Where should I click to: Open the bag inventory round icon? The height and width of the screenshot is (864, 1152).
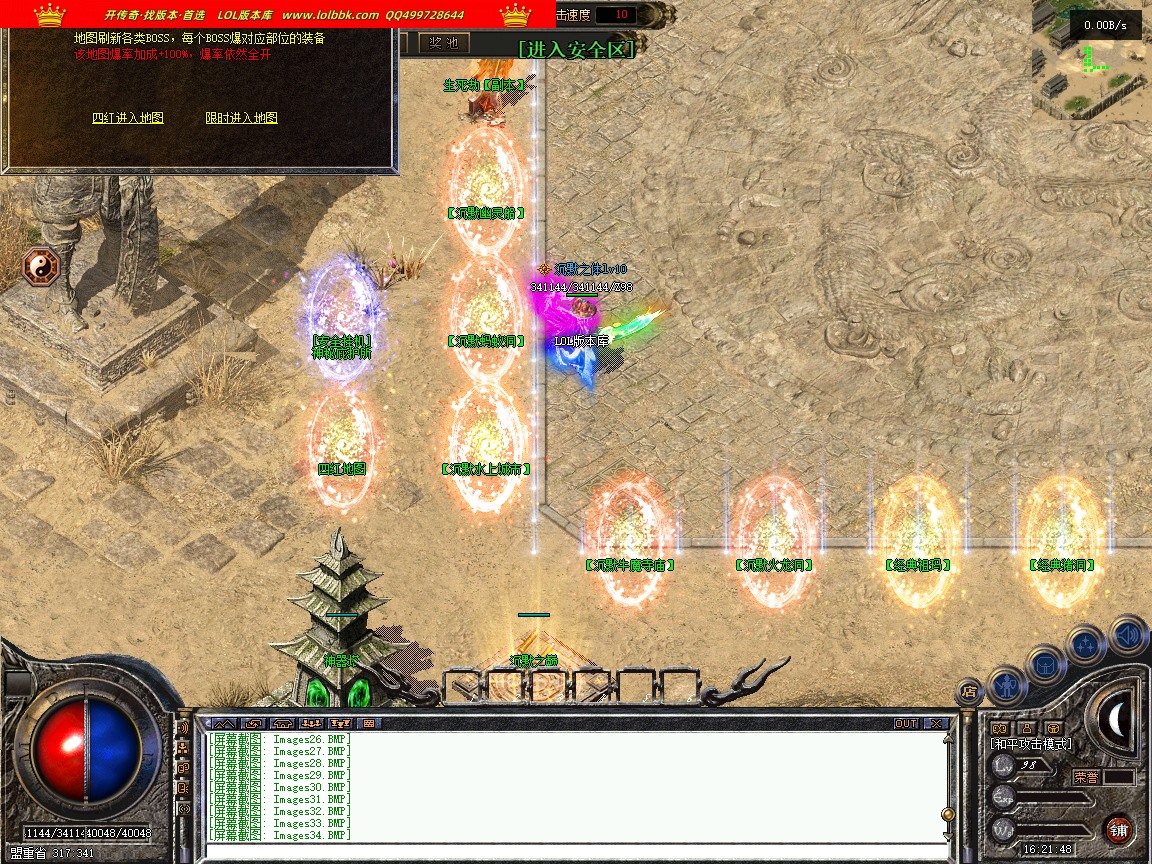click(x=1046, y=664)
